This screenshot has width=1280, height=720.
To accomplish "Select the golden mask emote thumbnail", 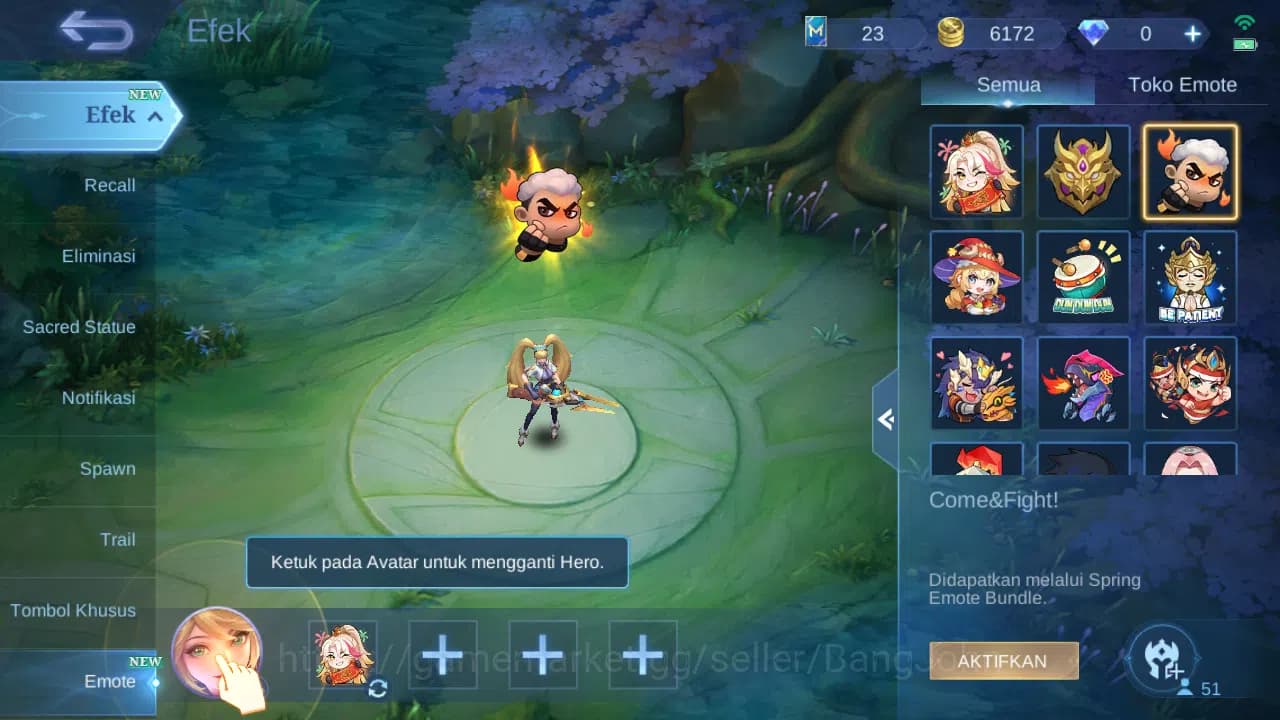I will coord(1083,171).
